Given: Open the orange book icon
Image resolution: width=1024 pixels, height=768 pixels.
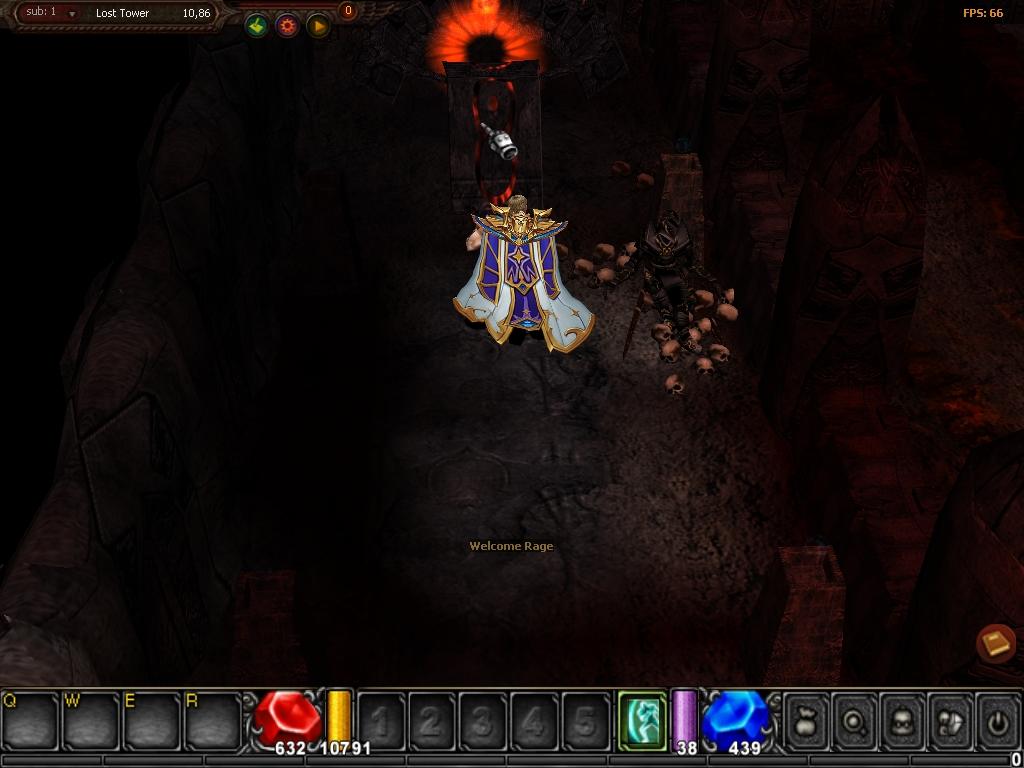Looking at the screenshot, I should (x=996, y=644).
